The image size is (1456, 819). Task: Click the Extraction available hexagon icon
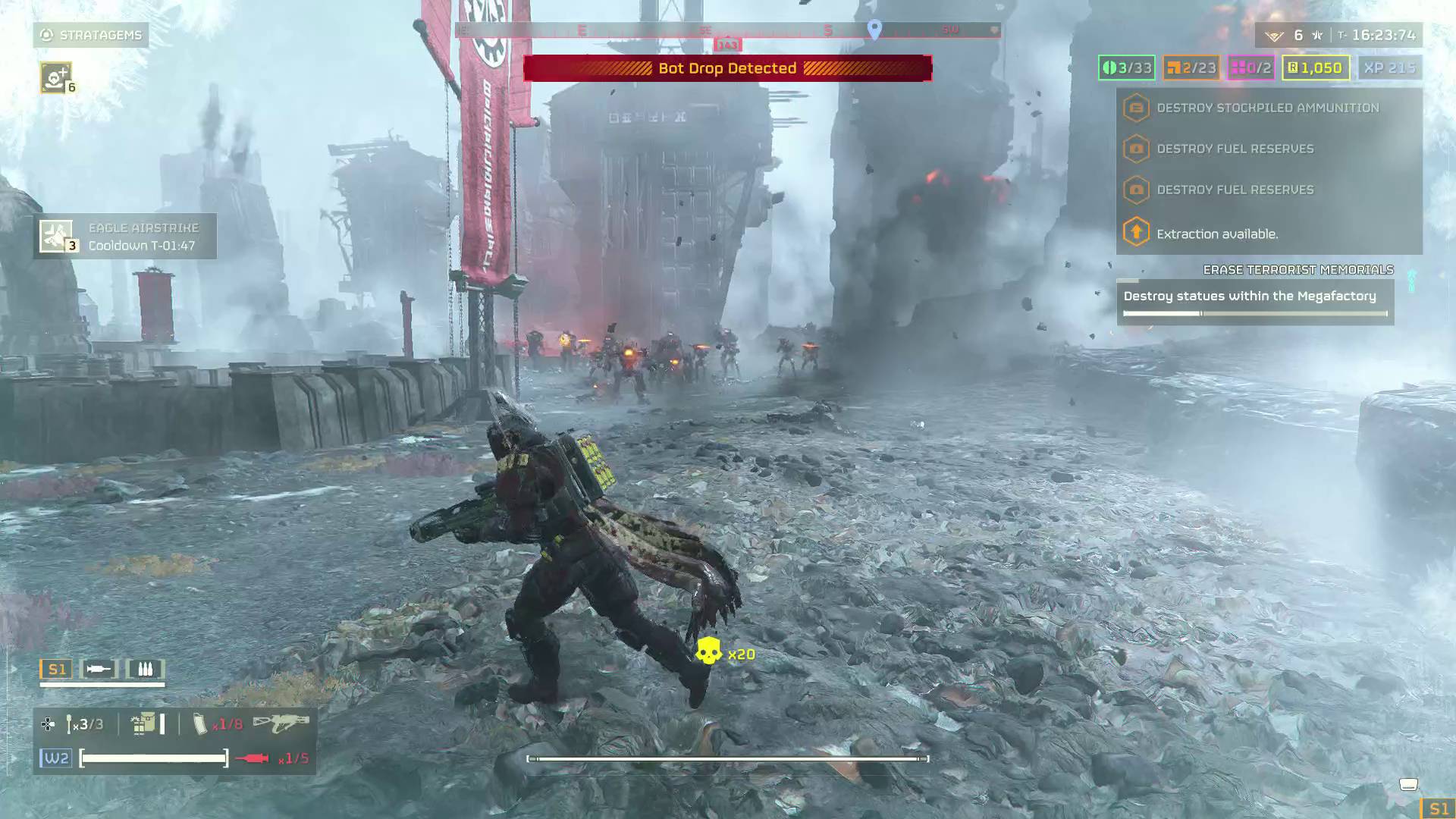coord(1135,232)
